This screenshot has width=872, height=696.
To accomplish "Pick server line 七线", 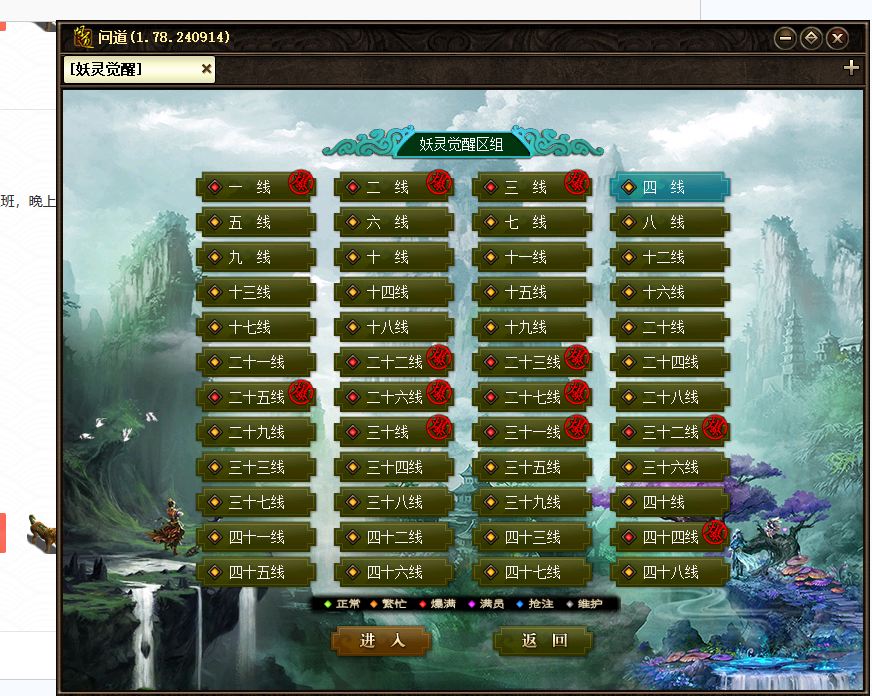I will click(x=531, y=222).
